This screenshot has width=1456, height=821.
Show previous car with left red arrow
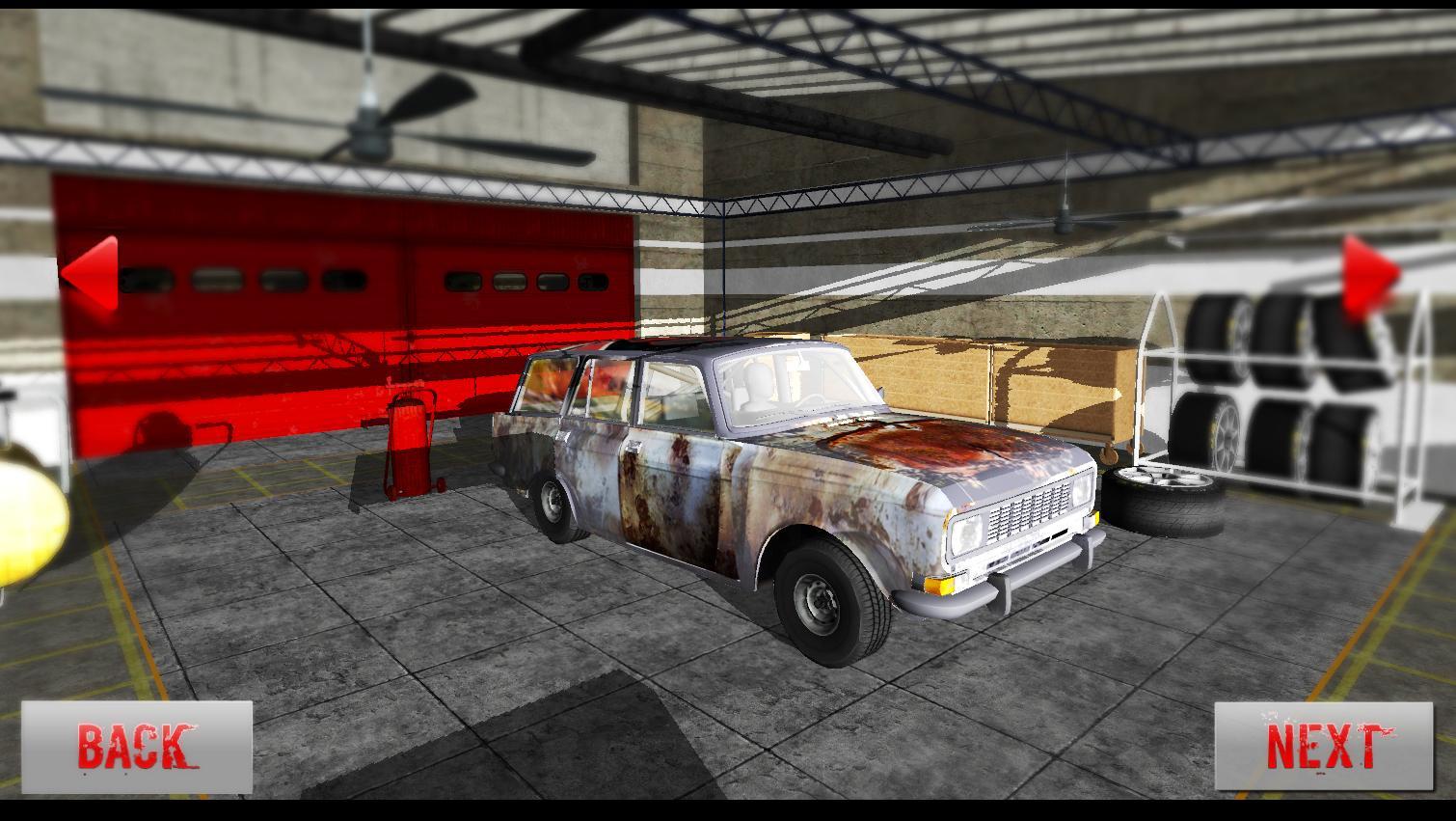91,273
